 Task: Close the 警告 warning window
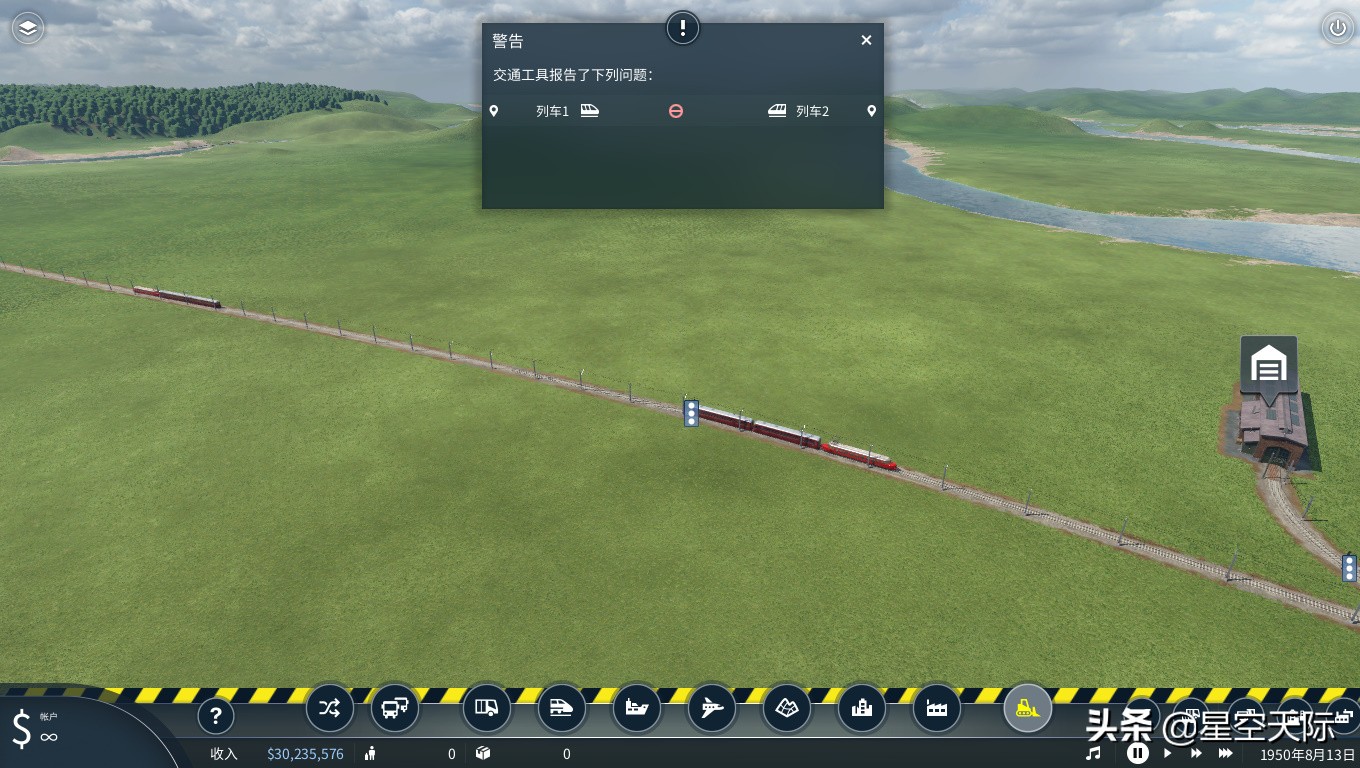[866, 40]
